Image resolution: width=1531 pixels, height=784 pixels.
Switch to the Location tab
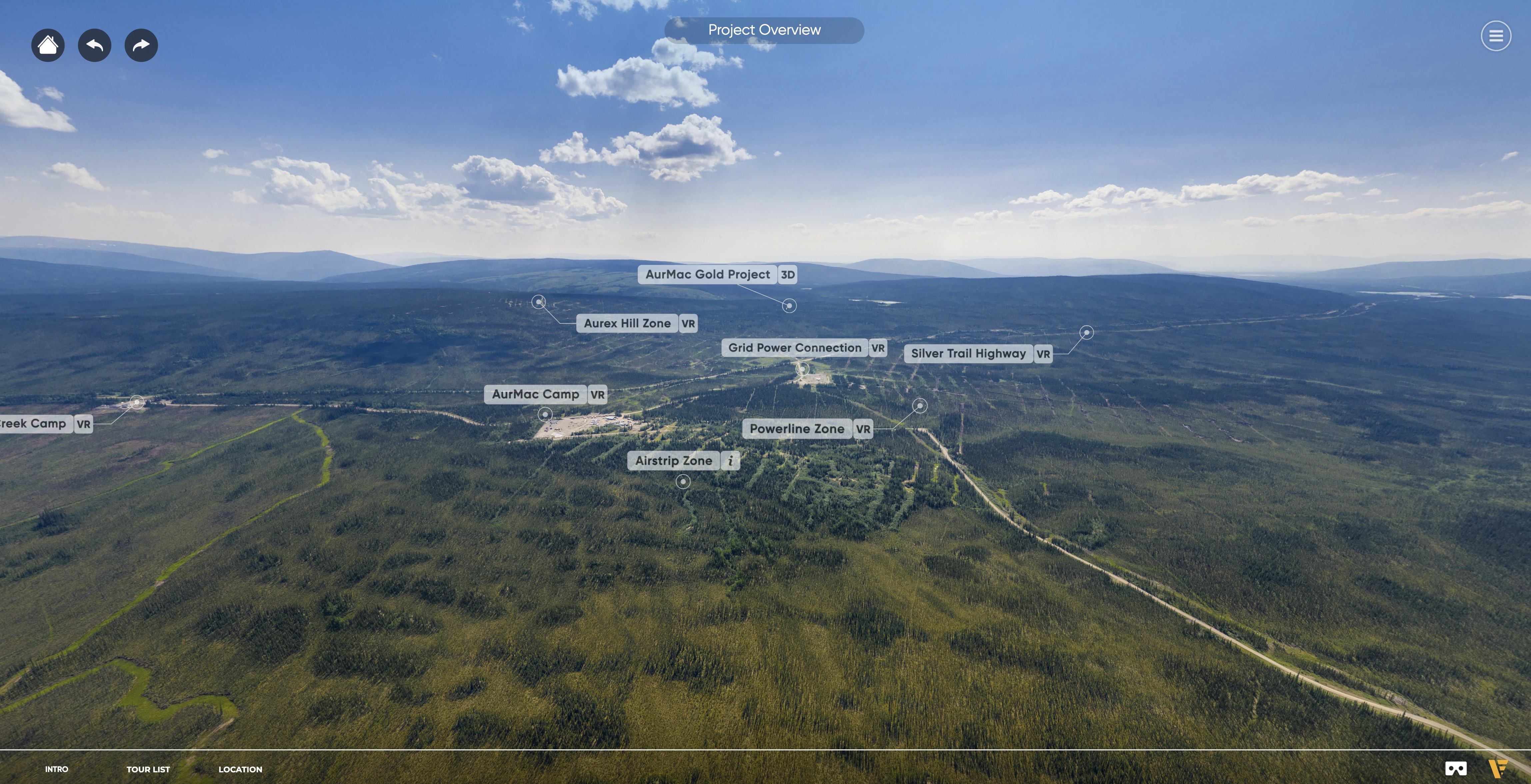click(x=240, y=769)
